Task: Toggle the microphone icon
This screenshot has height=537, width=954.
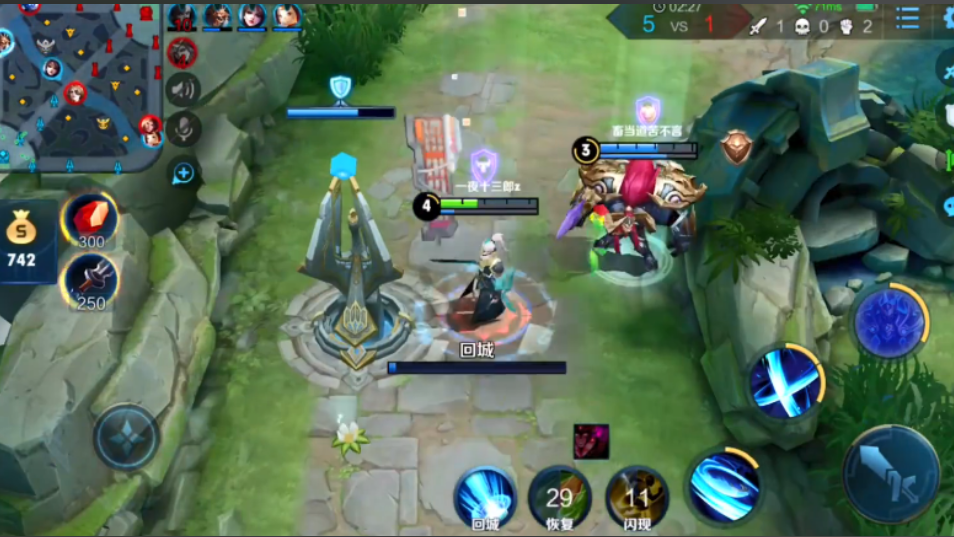Action: pos(184,128)
